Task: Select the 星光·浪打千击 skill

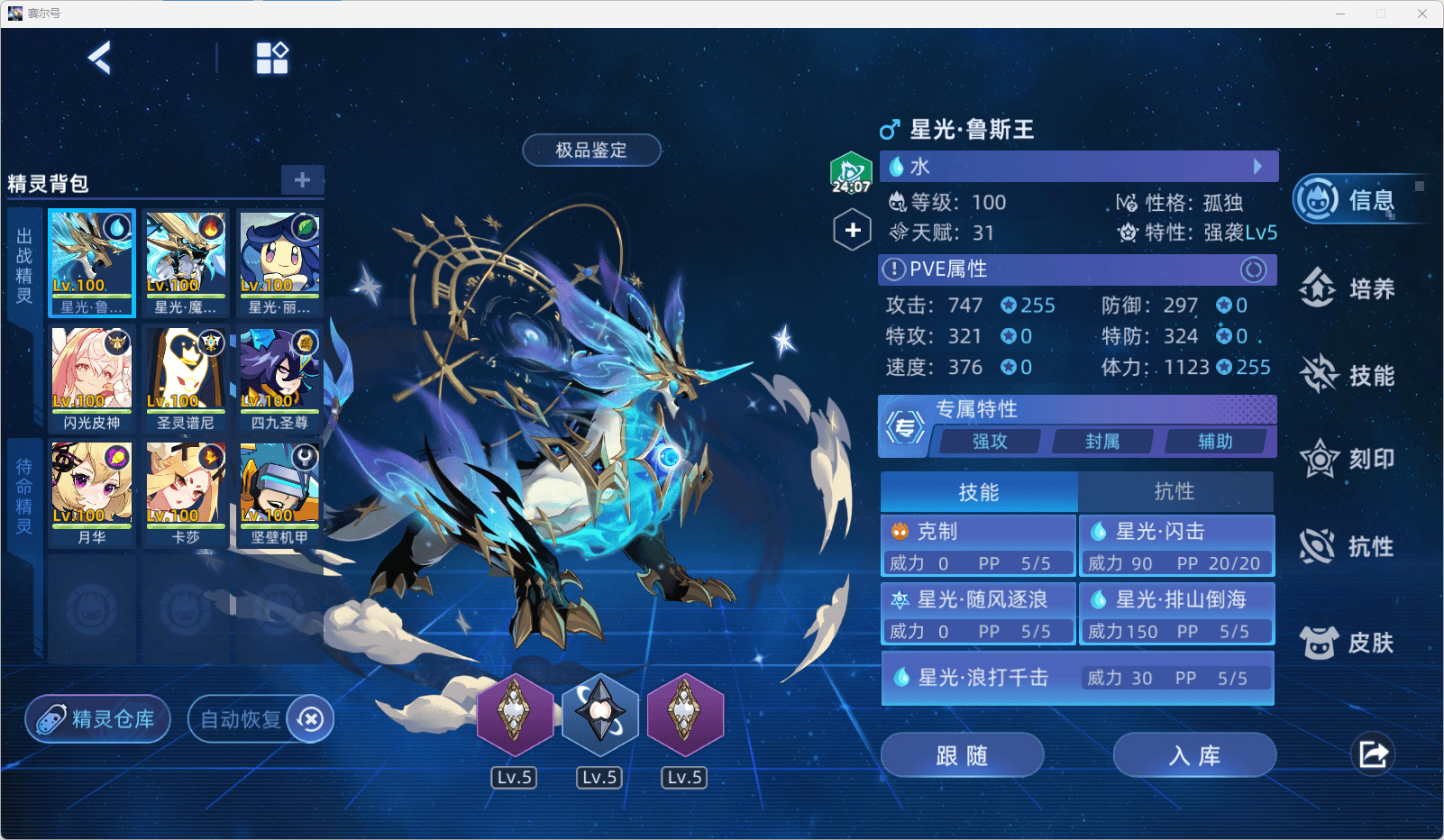Action: coord(1077,678)
